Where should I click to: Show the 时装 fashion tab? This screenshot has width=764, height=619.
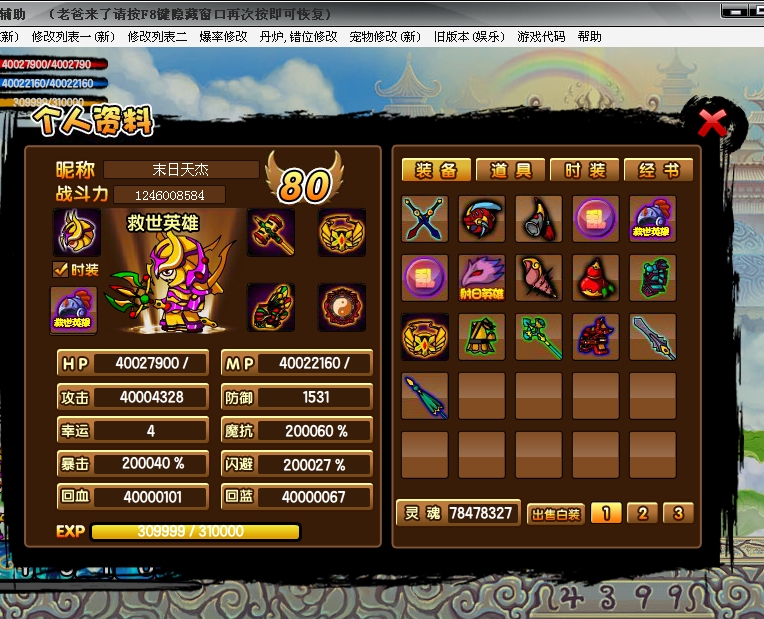click(585, 170)
